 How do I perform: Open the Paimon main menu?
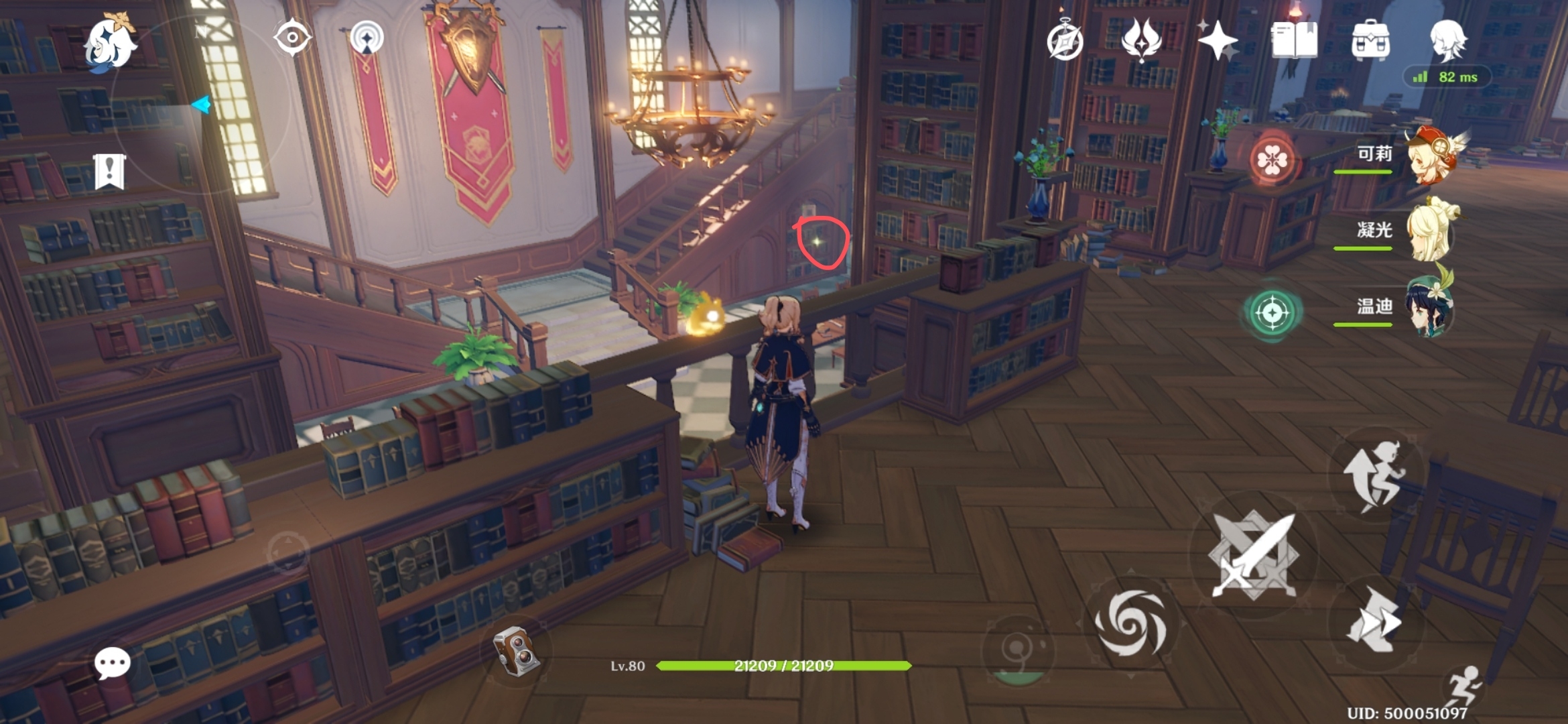pyautogui.click(x=109, y=43)
